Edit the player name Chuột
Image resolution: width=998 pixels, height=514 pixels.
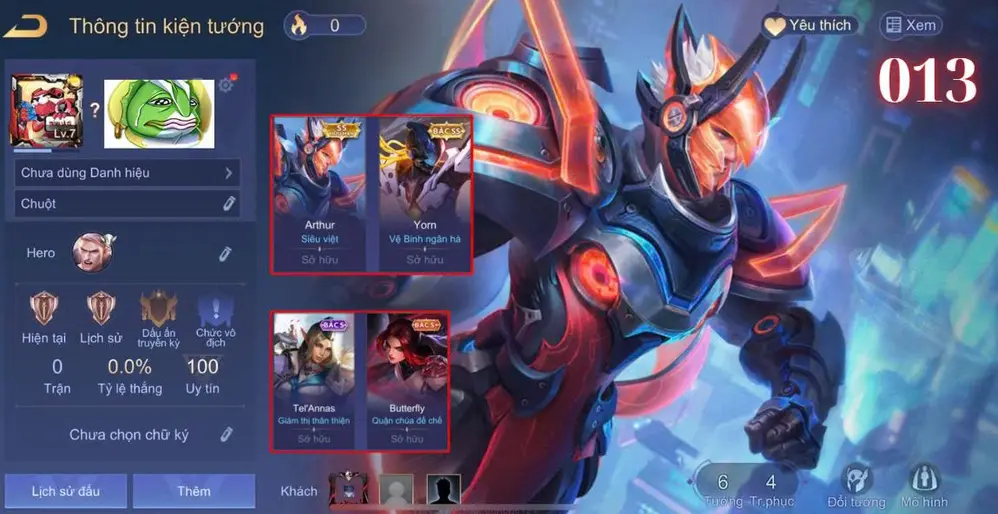point(229,204)
